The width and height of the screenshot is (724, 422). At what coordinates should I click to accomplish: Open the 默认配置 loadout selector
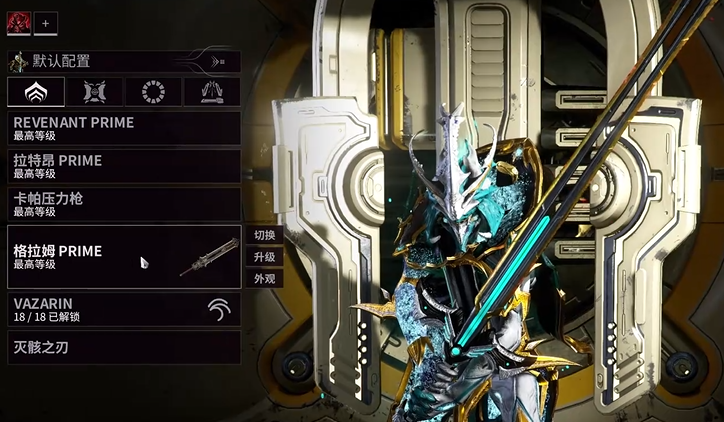(x=123, y=62)
